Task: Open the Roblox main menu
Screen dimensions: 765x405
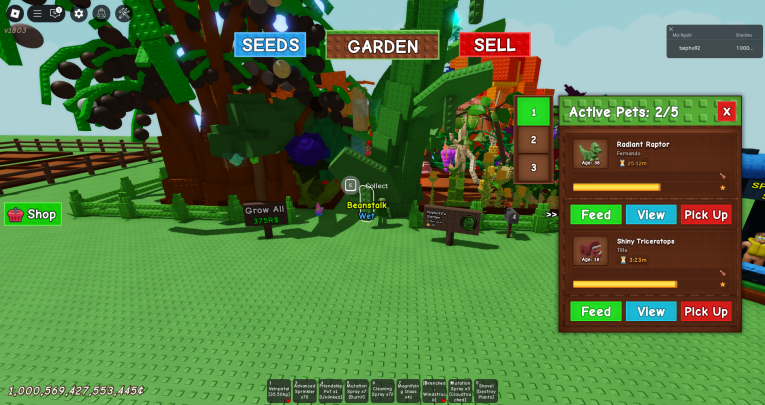Action: click(x=15, y=14)
